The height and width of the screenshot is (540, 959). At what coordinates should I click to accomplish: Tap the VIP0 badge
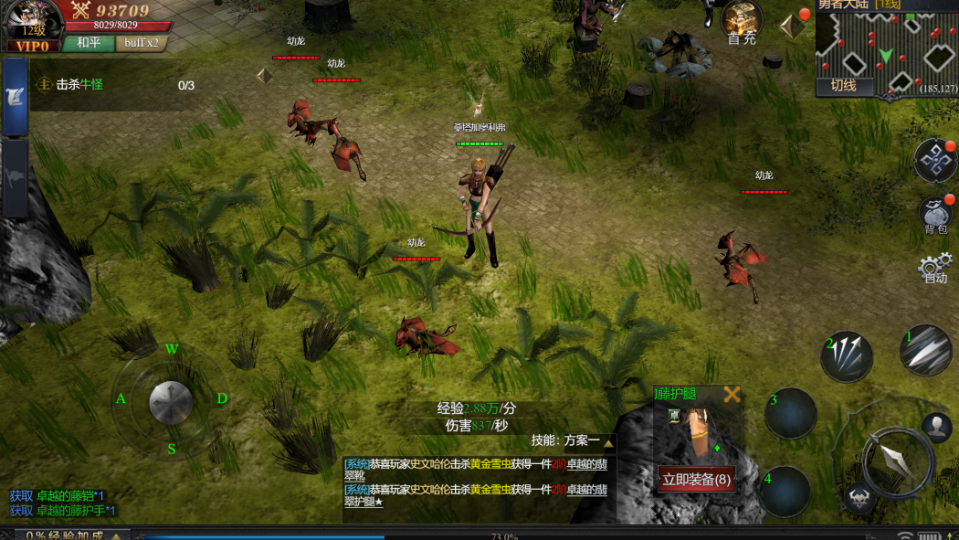(x=30, y=45)
